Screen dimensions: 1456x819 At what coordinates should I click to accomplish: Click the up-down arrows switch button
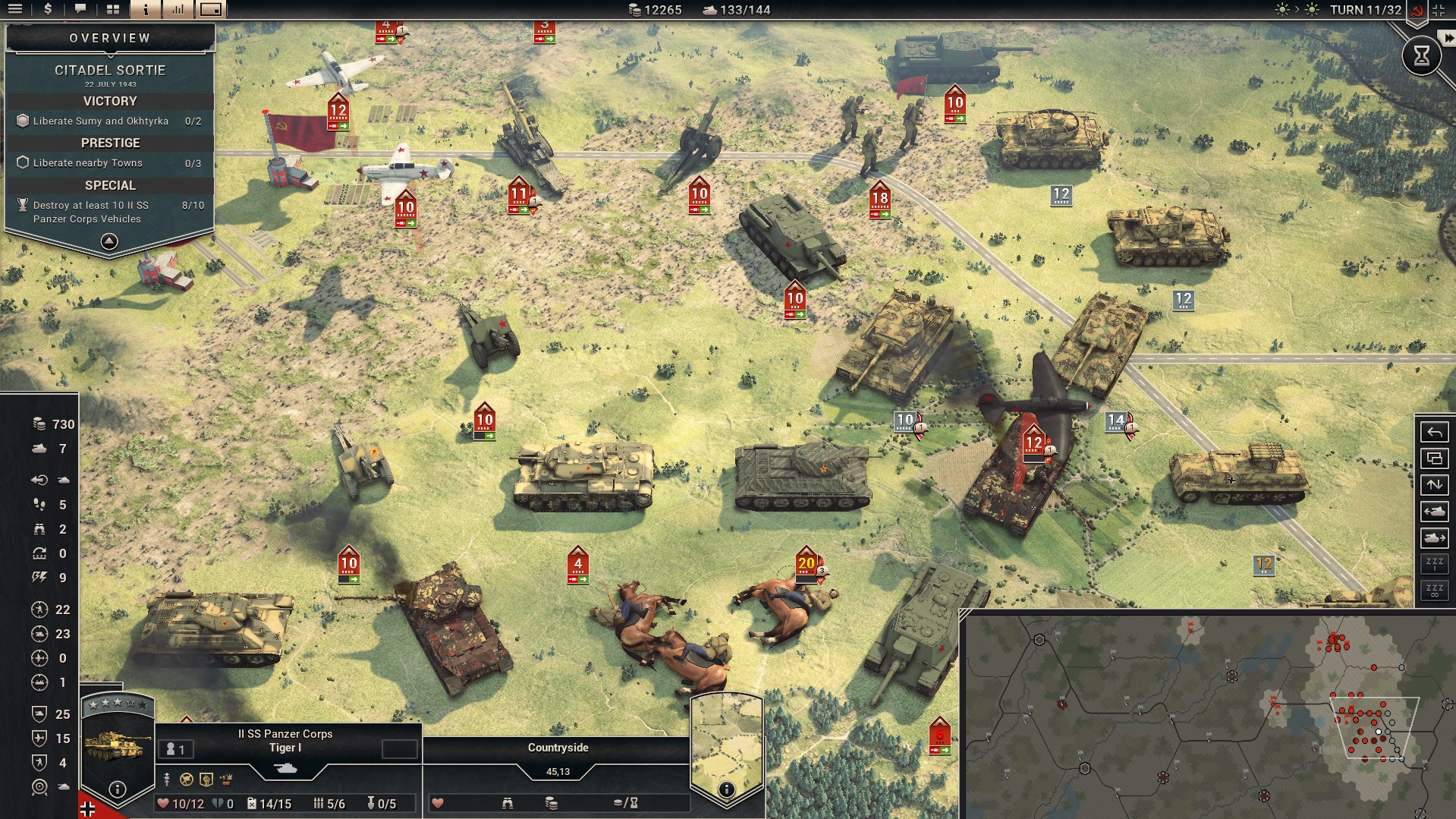(1434, 485)
